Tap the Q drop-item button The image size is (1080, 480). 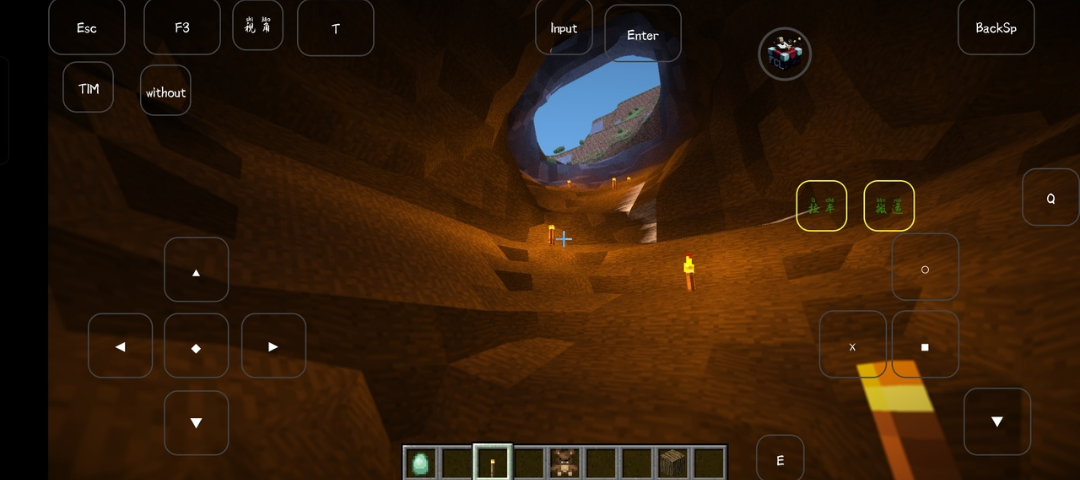1050,198
